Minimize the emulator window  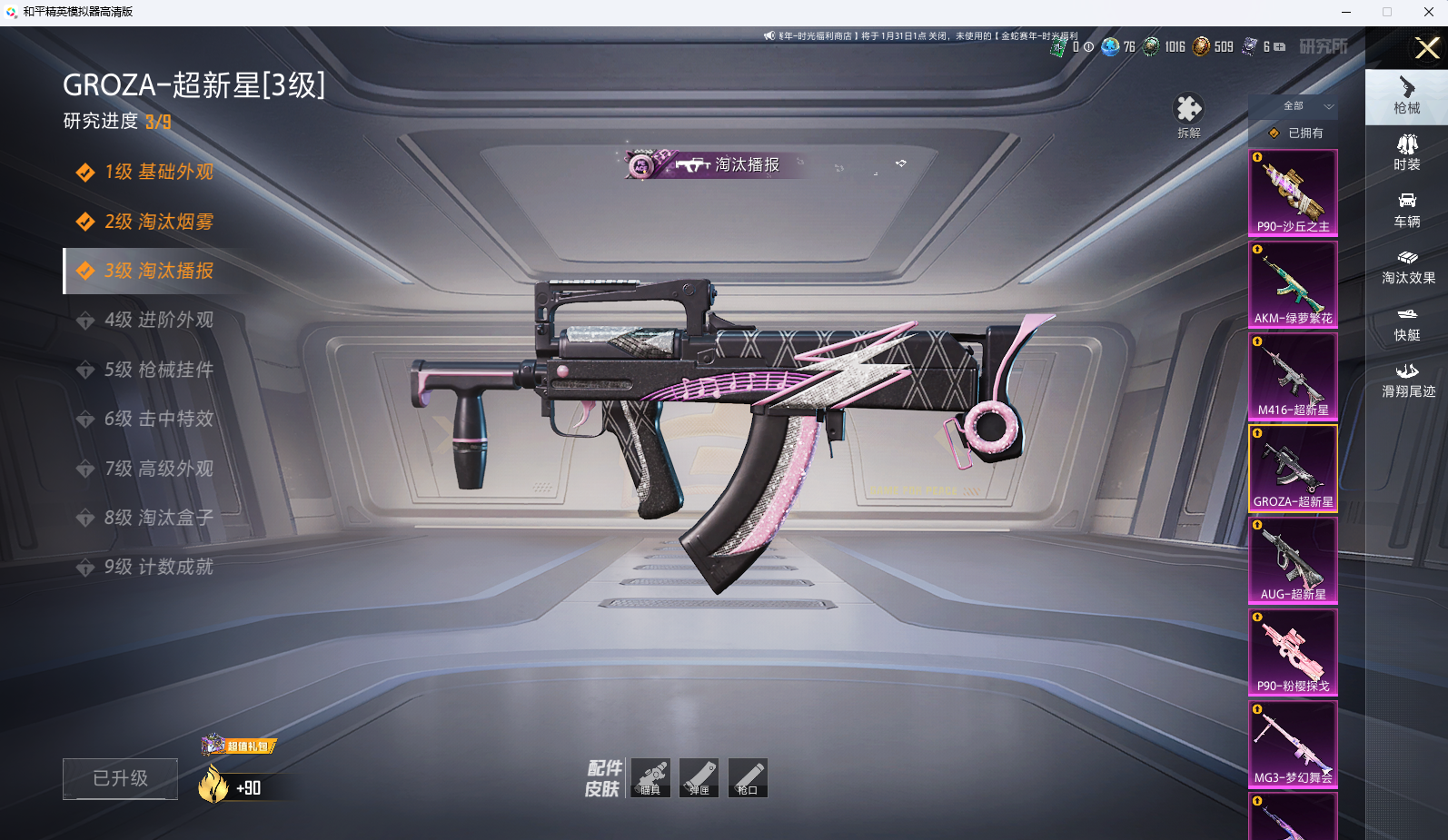tap(1345, 12)
